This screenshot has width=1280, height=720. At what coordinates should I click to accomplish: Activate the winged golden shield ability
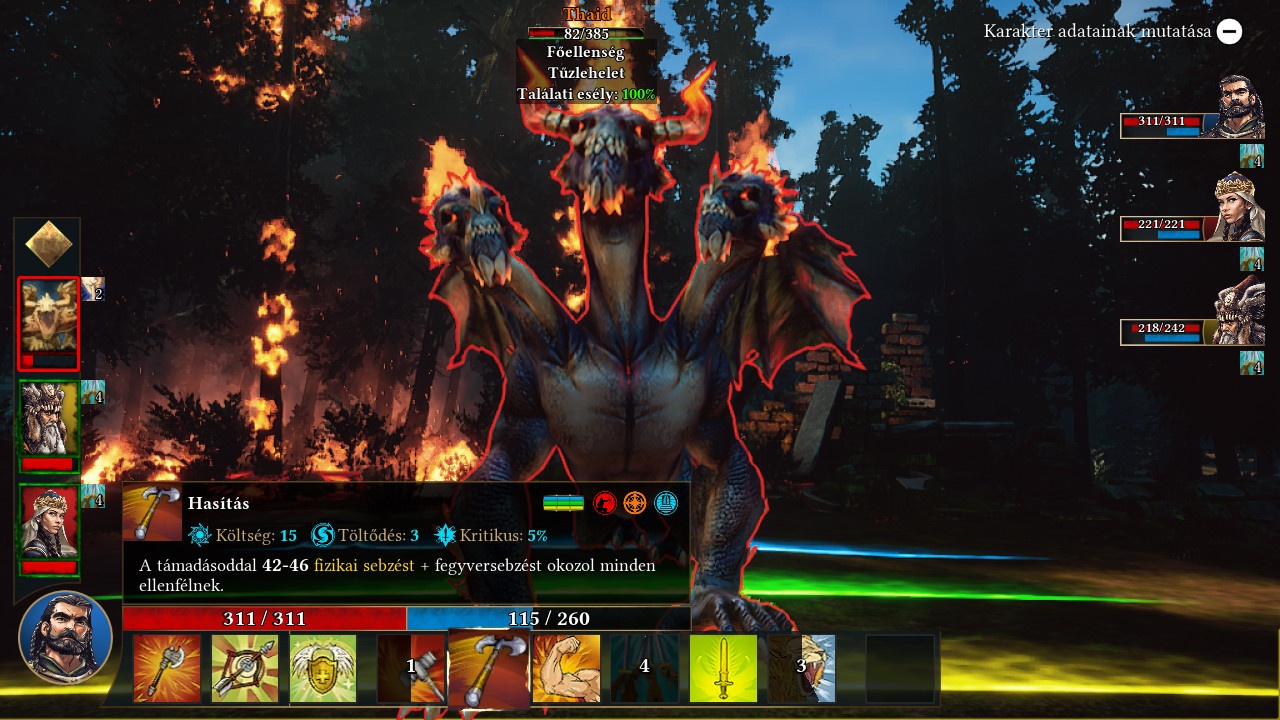coord(323,668)
